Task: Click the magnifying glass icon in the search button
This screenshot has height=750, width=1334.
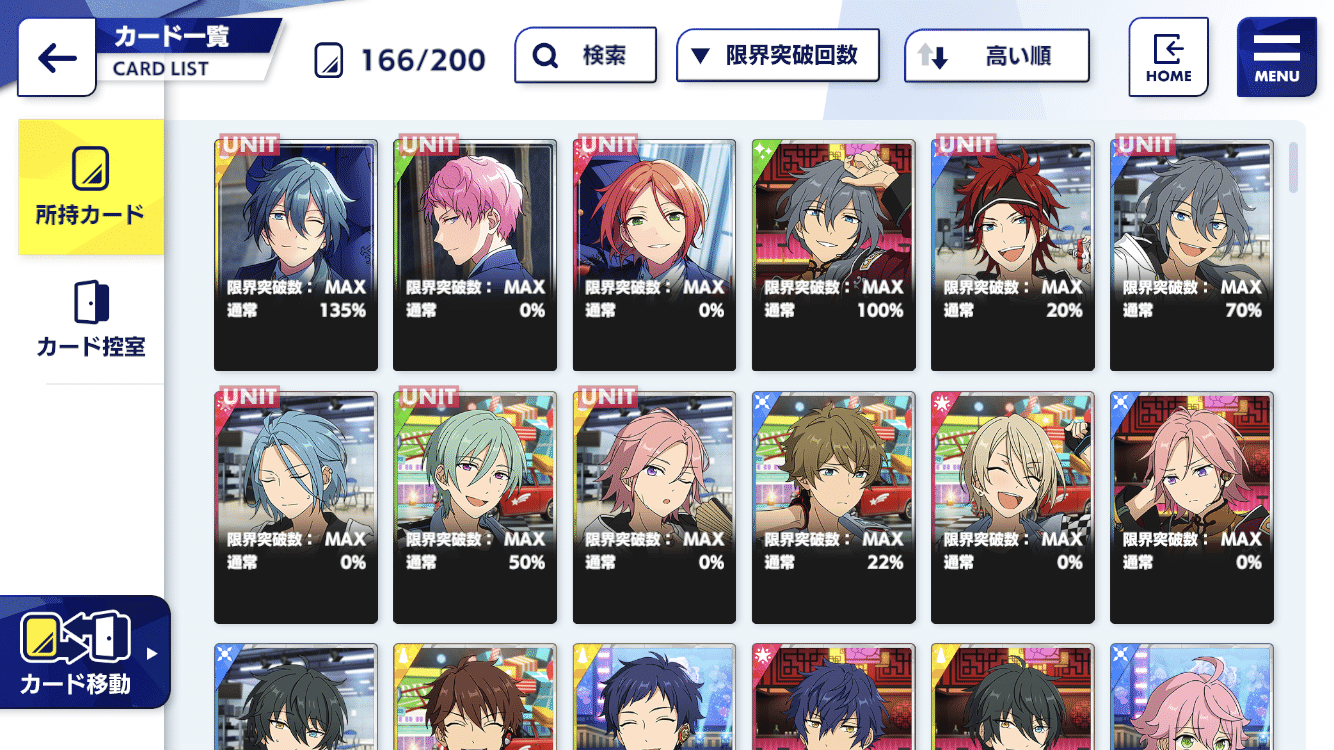Action: 544,55
